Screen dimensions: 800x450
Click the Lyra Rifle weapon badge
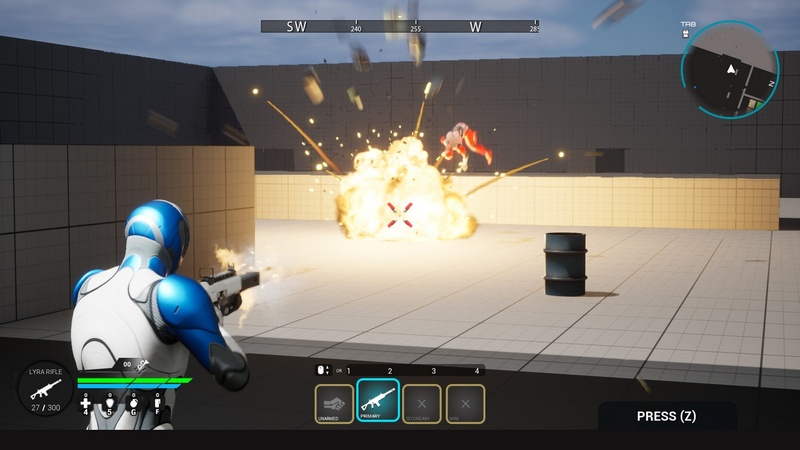[x=45, y=387]
